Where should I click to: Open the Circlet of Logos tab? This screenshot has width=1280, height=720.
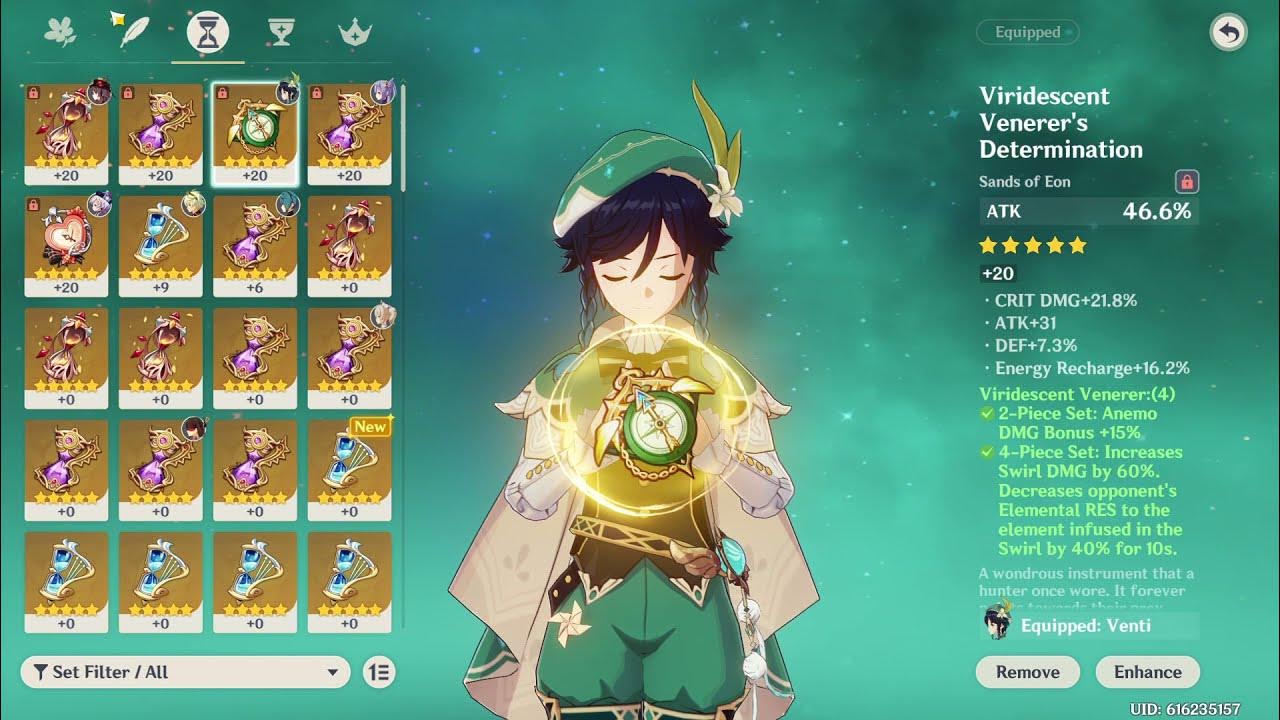[x=355, y=33]
